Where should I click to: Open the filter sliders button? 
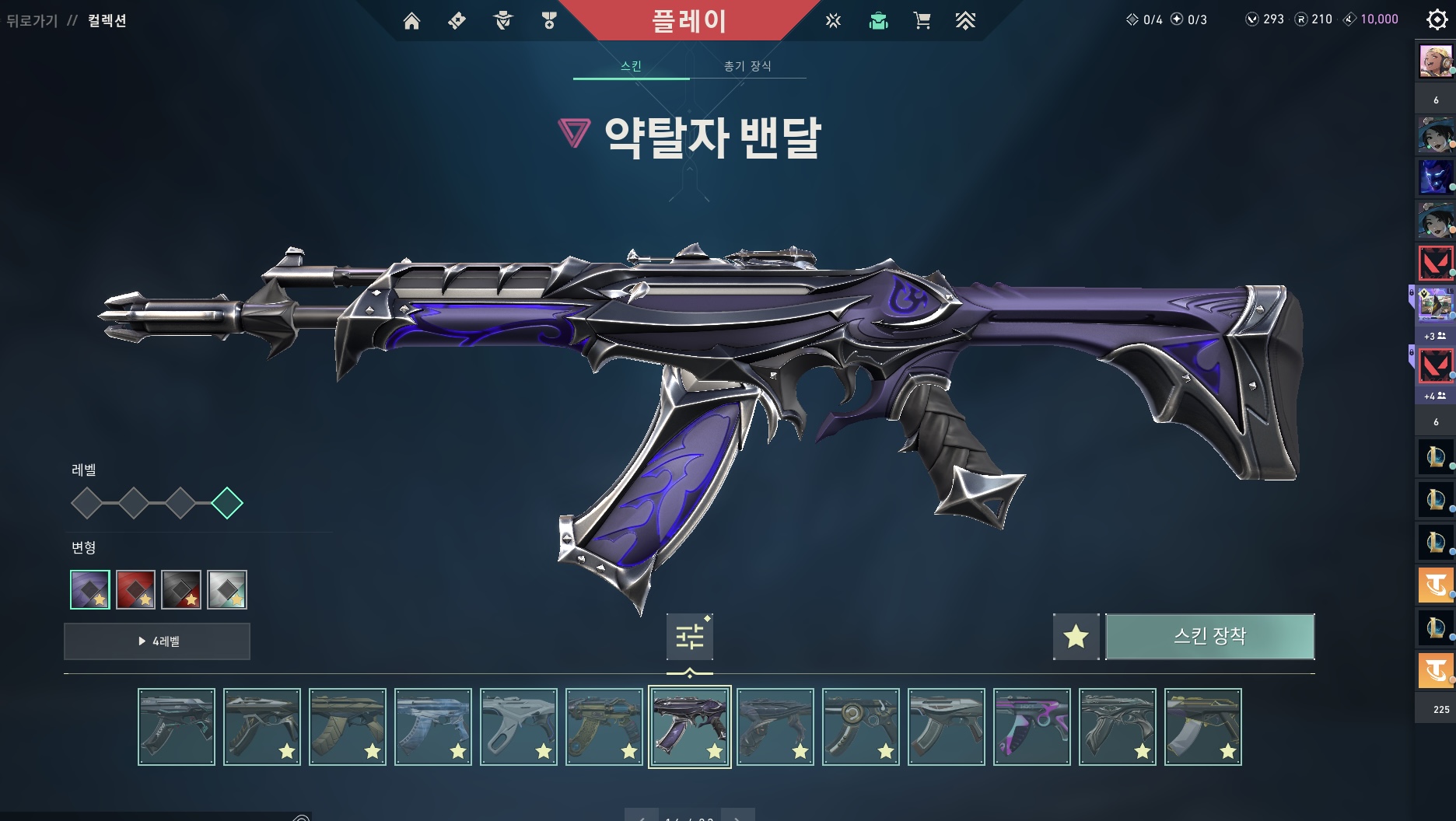click(x=689, y=637)
